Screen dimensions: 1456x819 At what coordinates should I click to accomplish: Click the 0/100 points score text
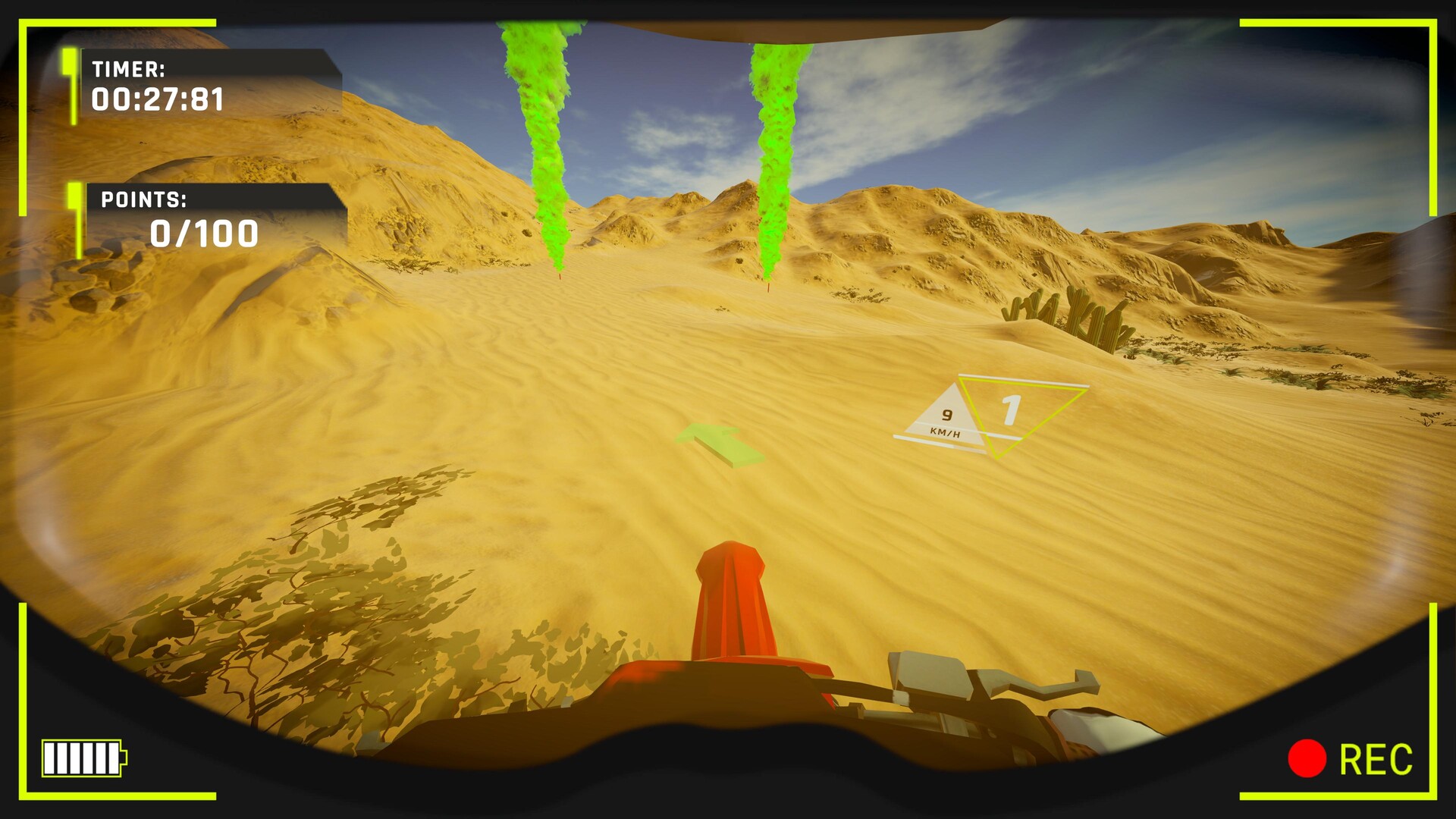tap(203, 234)
